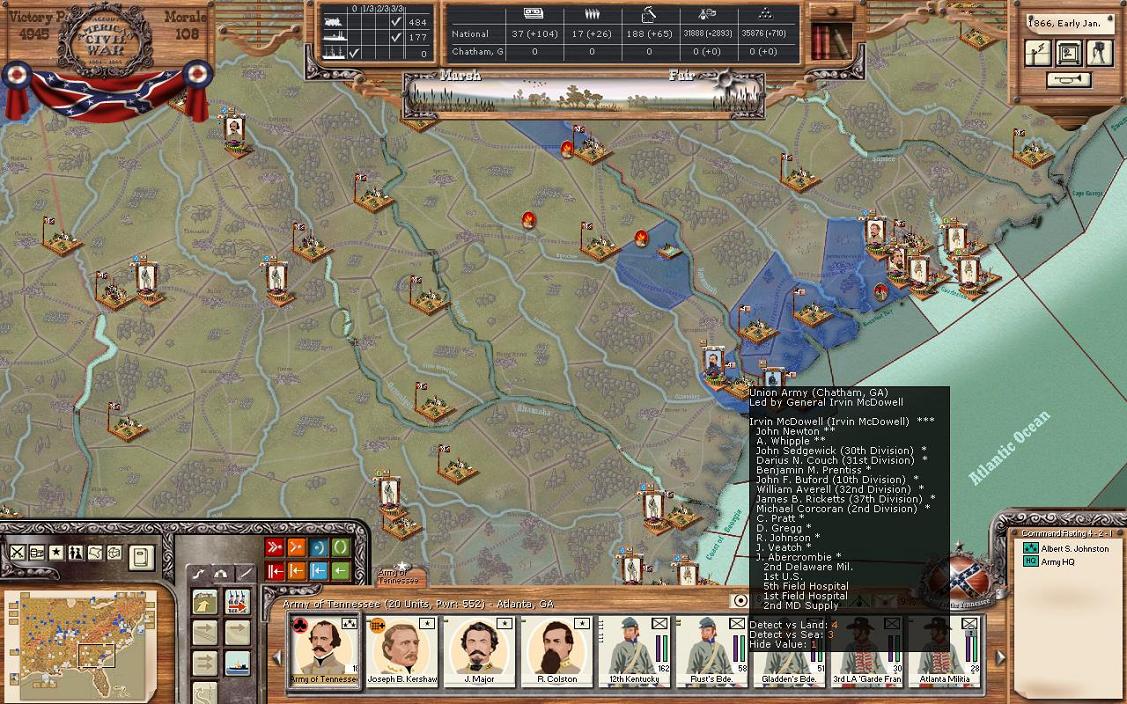Screen dimensions: 1127x704
Task: Select the ship transport special order
Action: click(x=237, y=662)
